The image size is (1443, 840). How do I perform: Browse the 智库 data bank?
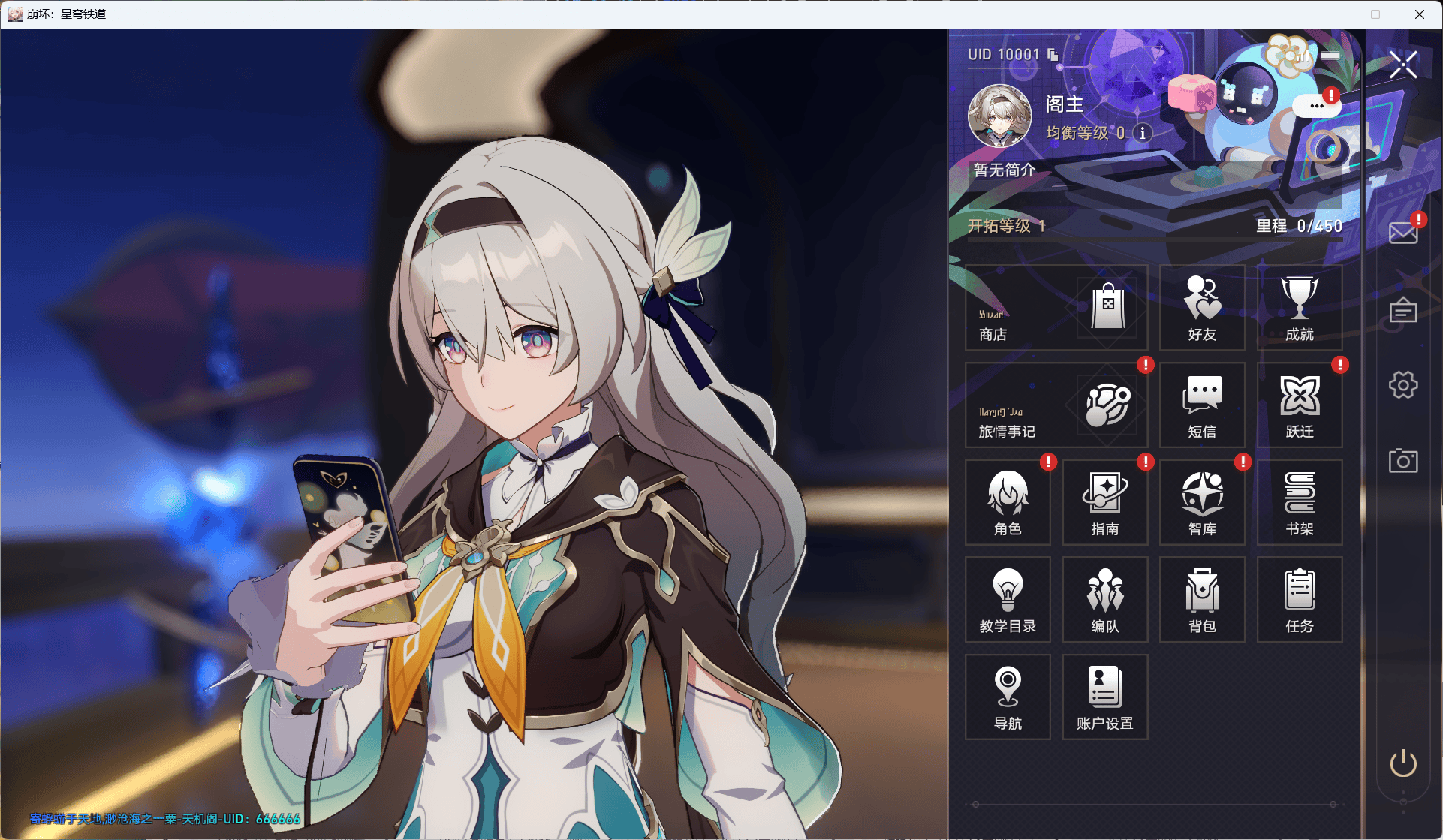point(1202,502)
